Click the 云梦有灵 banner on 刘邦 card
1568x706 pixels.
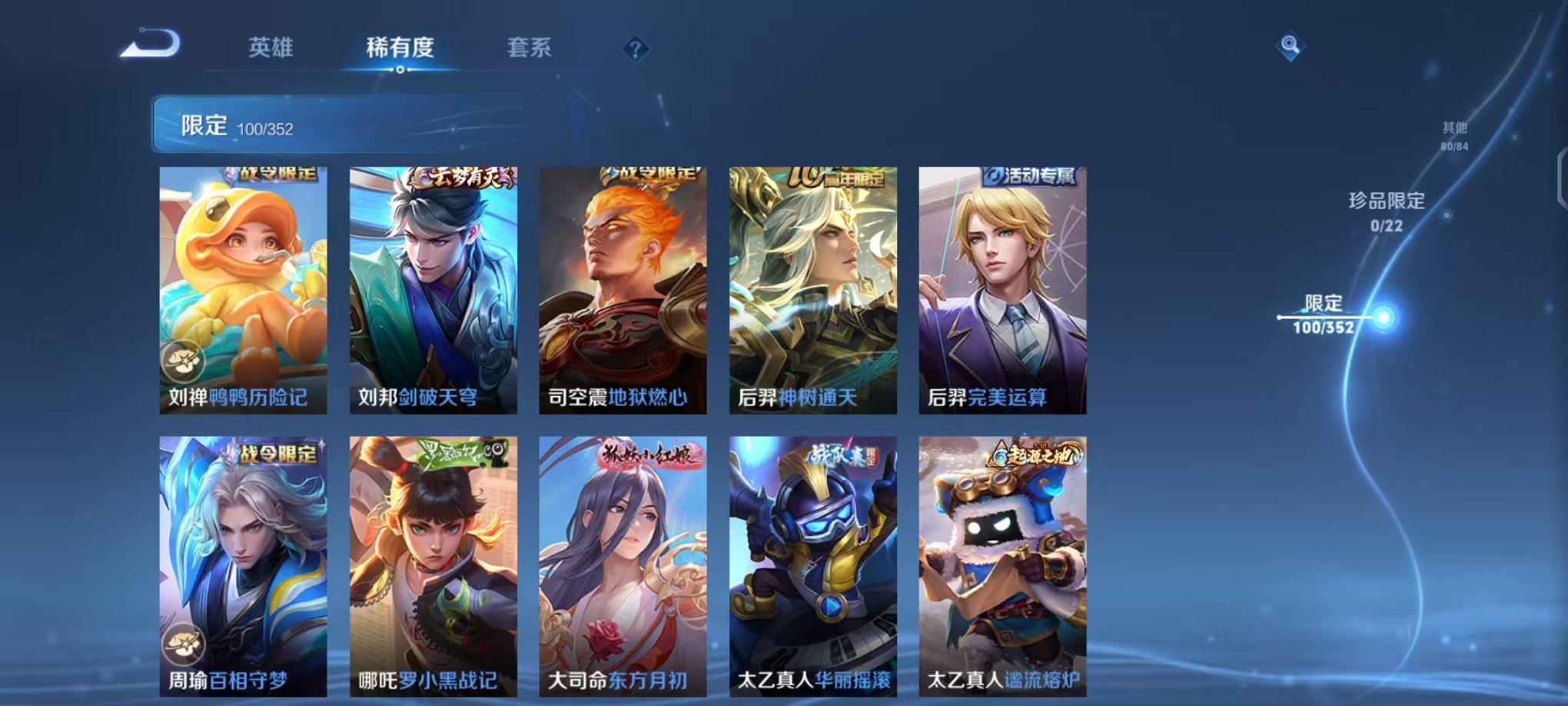[x=463, y=176]
